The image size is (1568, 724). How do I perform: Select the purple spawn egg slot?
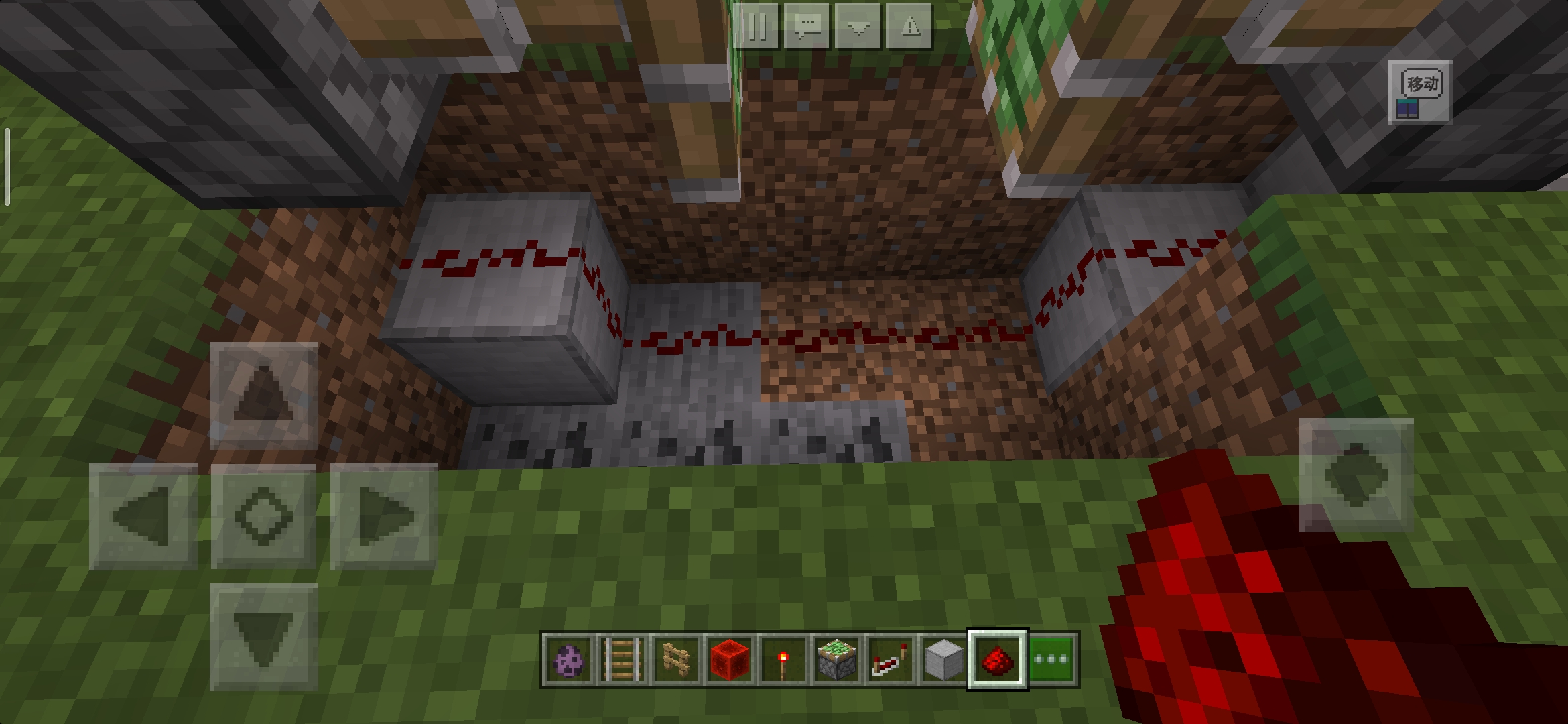tap(568, 660)
